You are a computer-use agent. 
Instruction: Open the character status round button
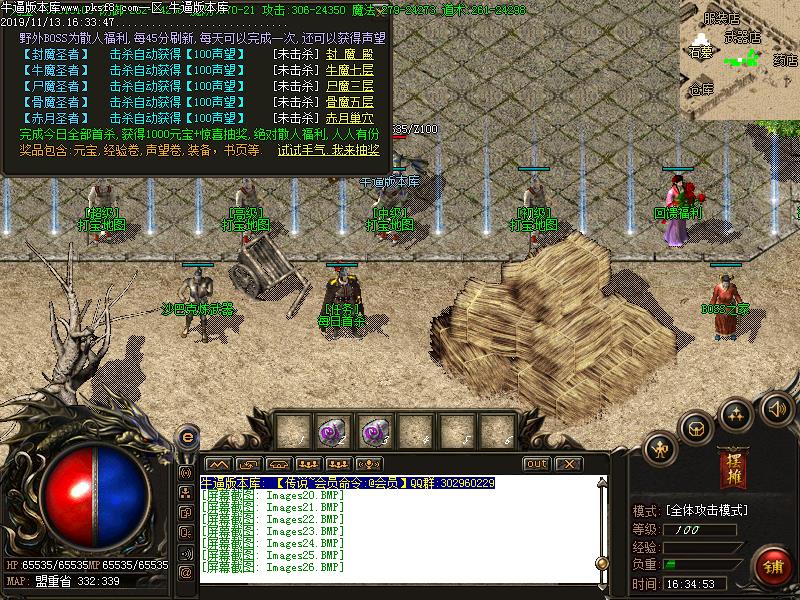pos(659,449)
